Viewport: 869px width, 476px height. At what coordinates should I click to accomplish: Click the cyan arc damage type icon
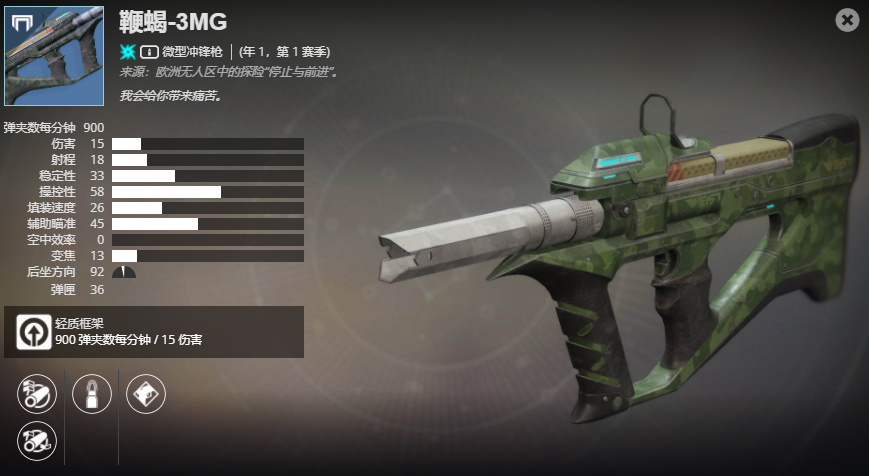point(128,51)
